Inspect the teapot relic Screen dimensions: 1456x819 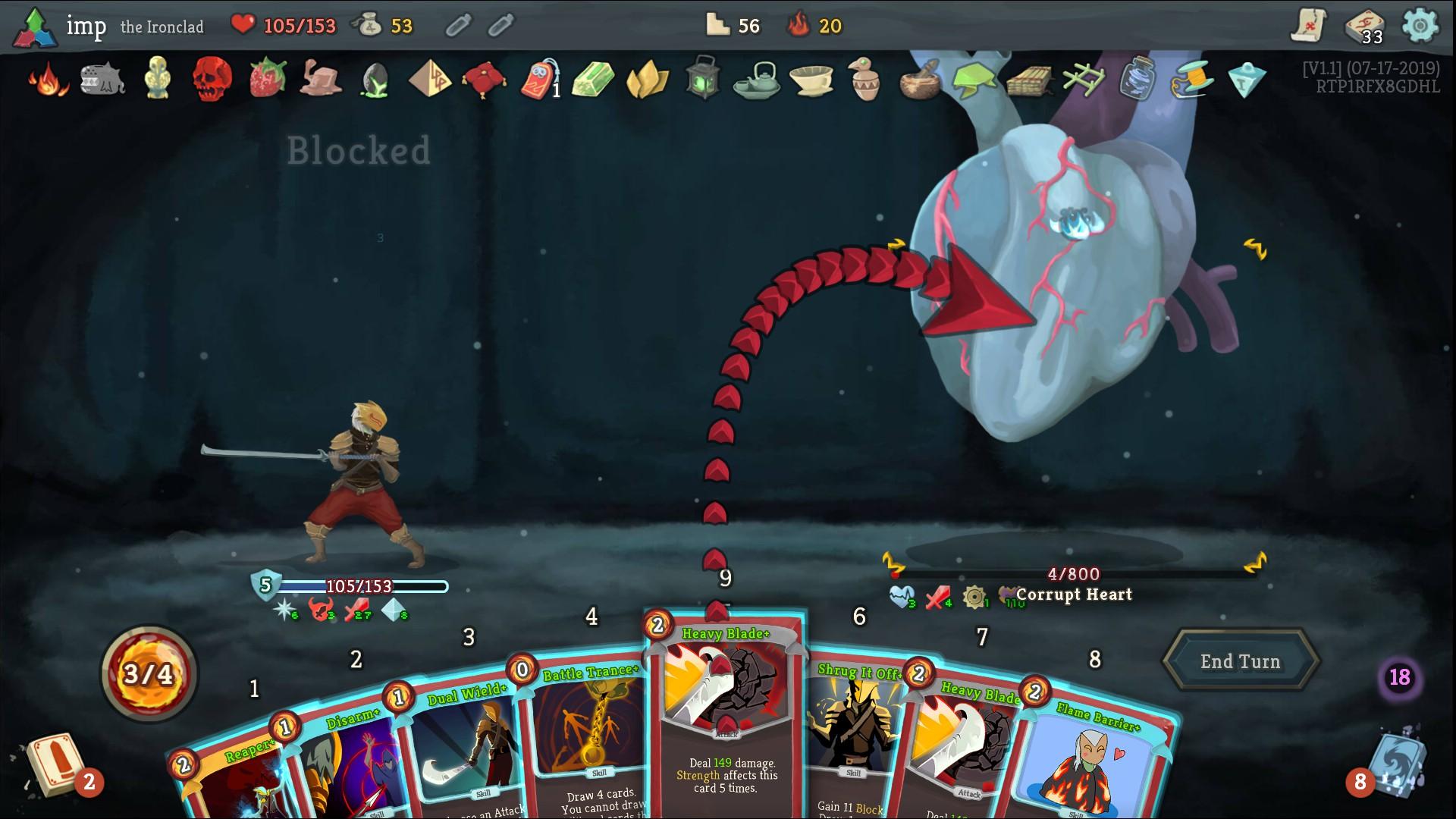coord(756,79)
